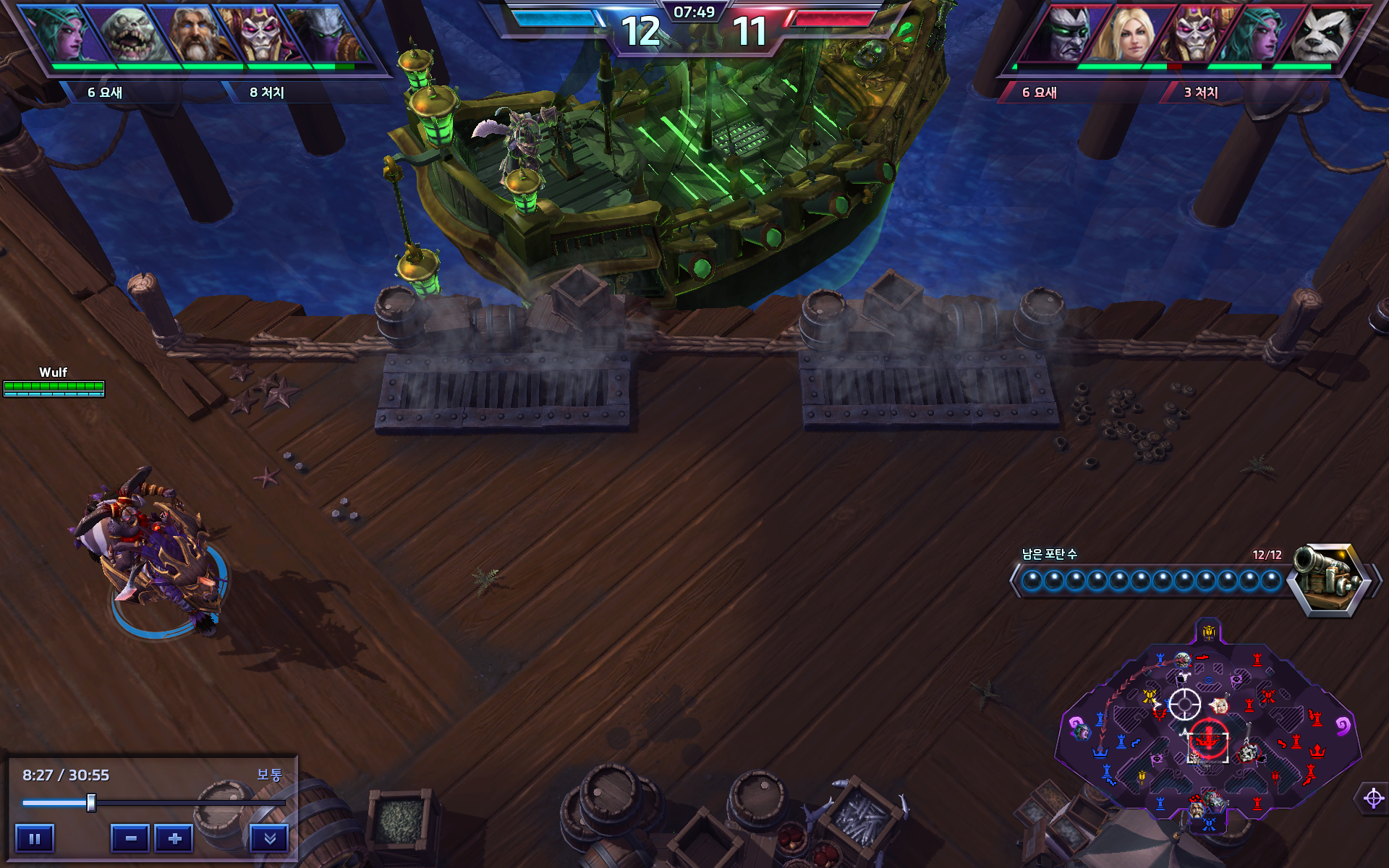Choose the Uther hero portrait
The width and height of the screenshot is (1389, 868).
click(195, 34)
